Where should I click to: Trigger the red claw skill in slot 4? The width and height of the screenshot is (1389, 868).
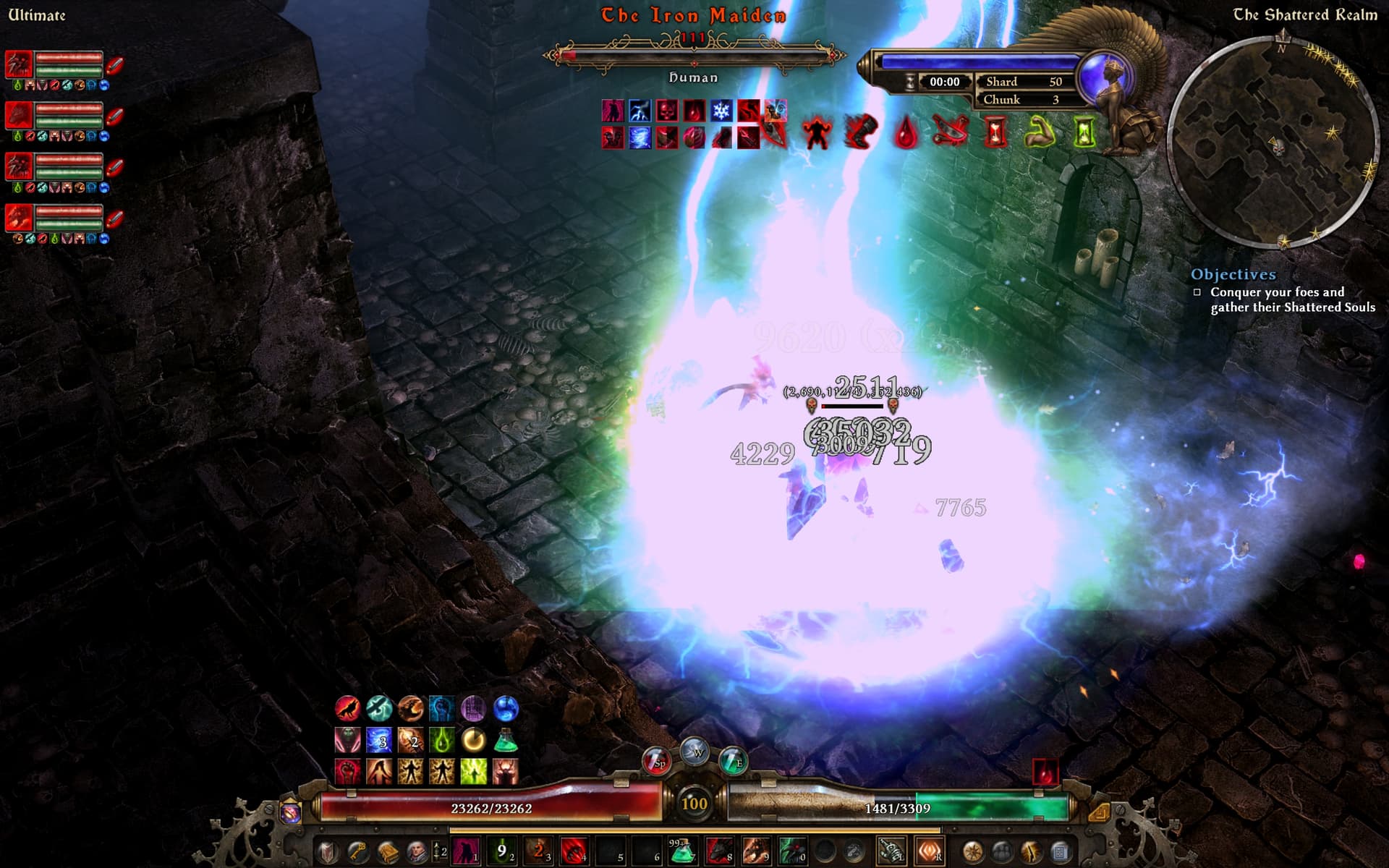tap(575, 851)
